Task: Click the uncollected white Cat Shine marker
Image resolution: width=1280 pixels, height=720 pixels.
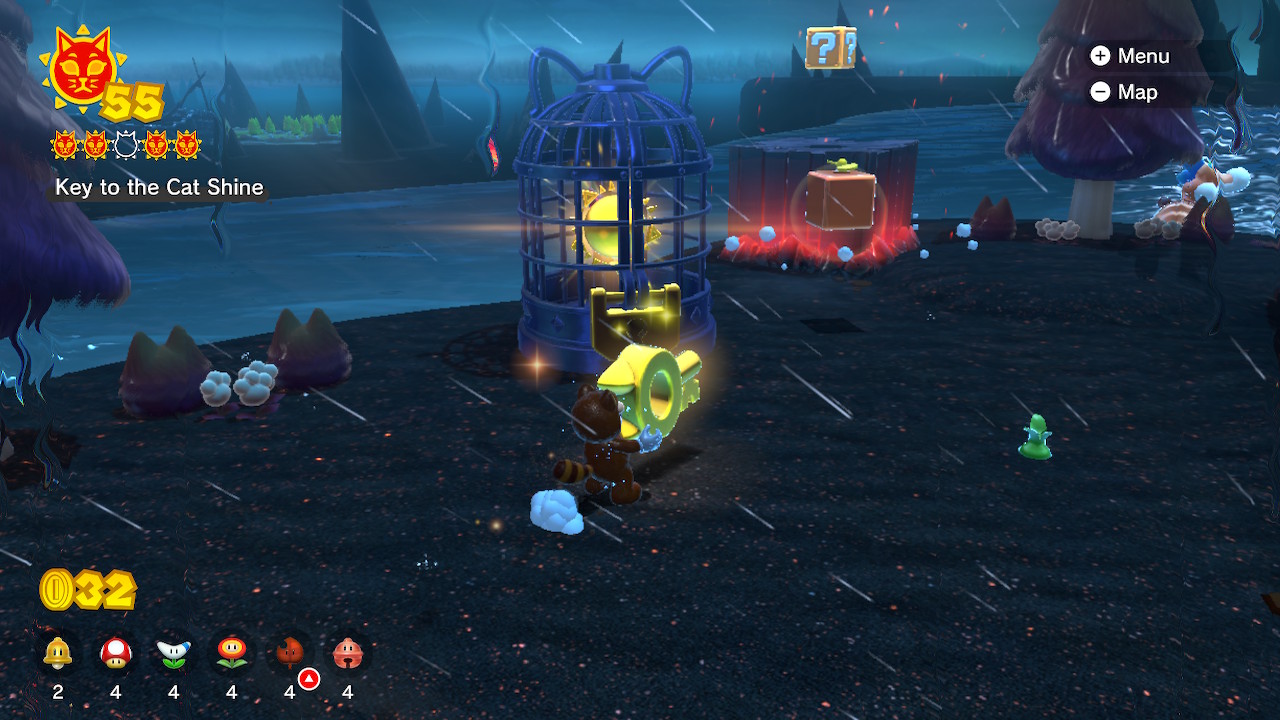Action: [x=126, y=146]
